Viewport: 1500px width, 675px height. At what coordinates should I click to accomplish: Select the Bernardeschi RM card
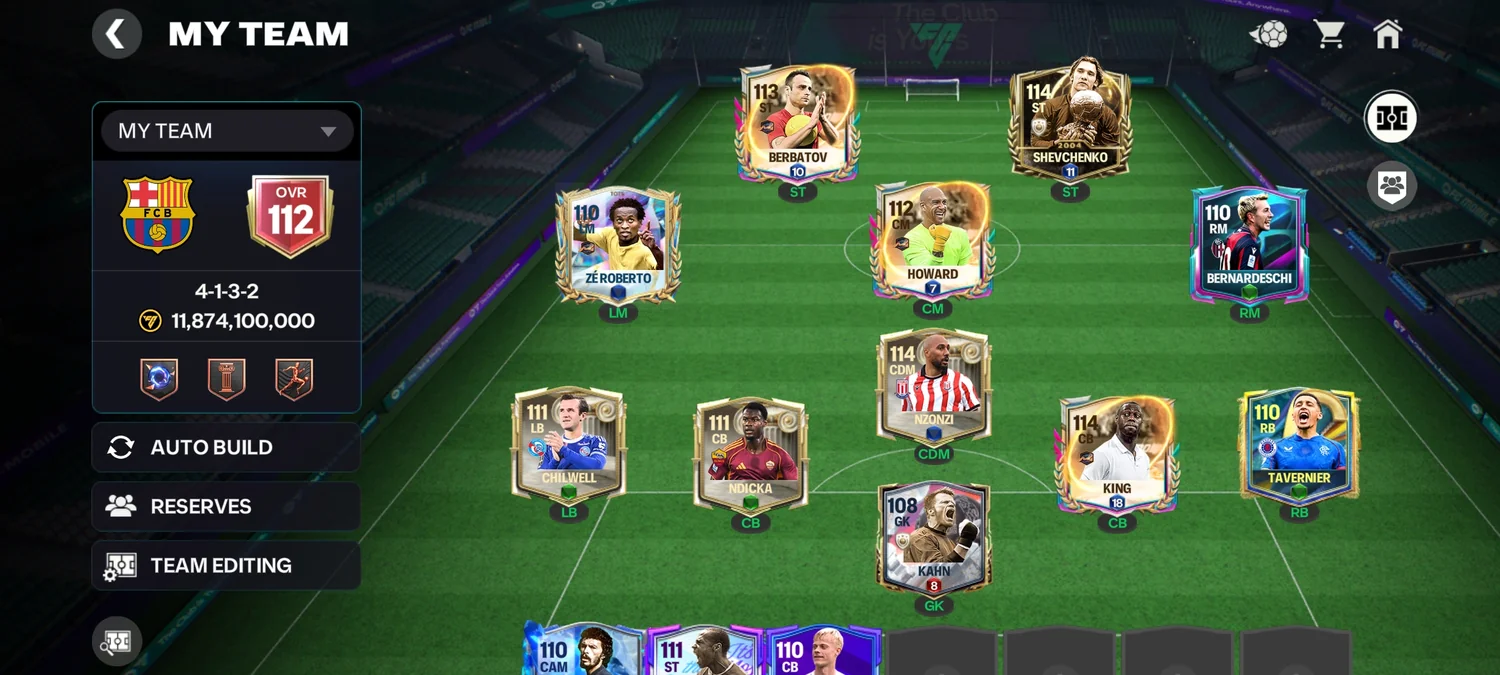(x=1249, y=244)
